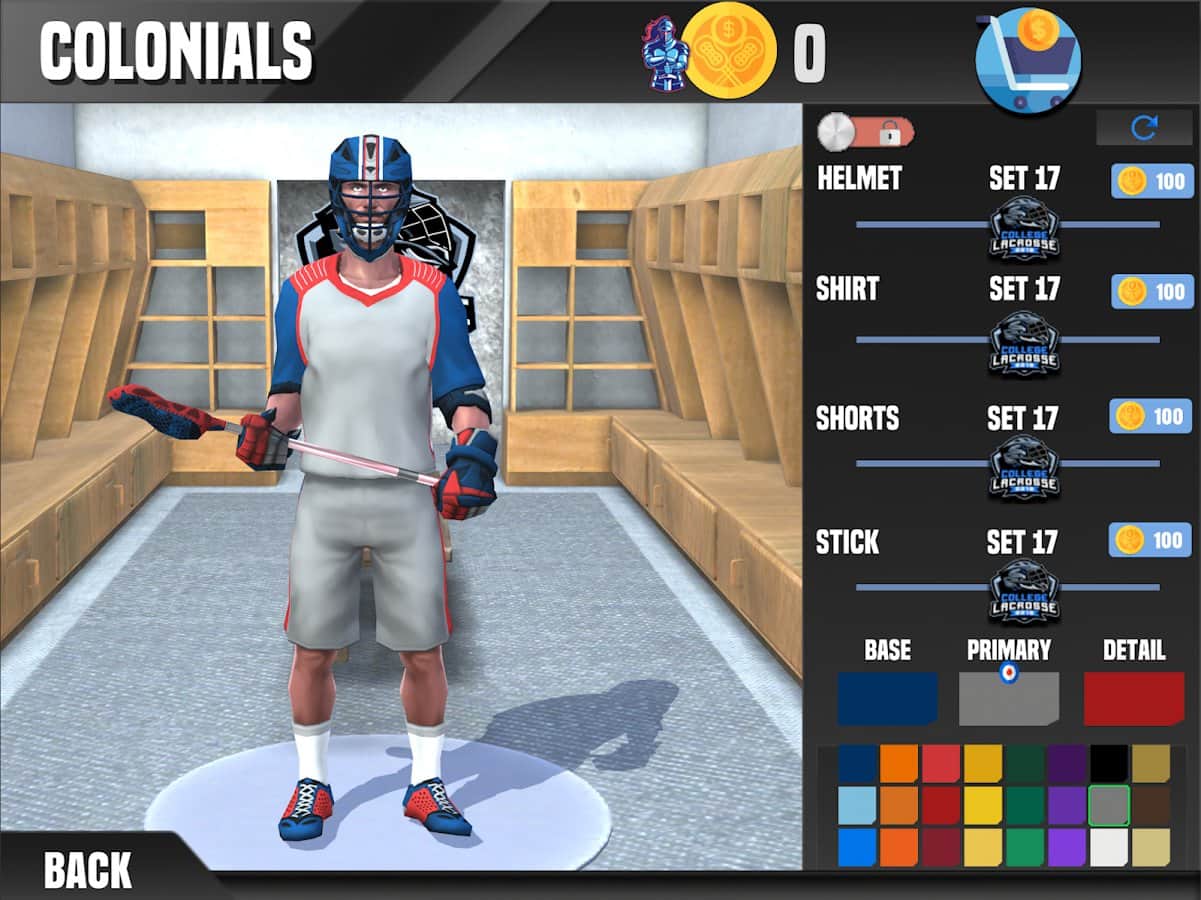Choose the bright purple palette swatch
This screenshot has height=900, width=1201.
pos(1066,847)
